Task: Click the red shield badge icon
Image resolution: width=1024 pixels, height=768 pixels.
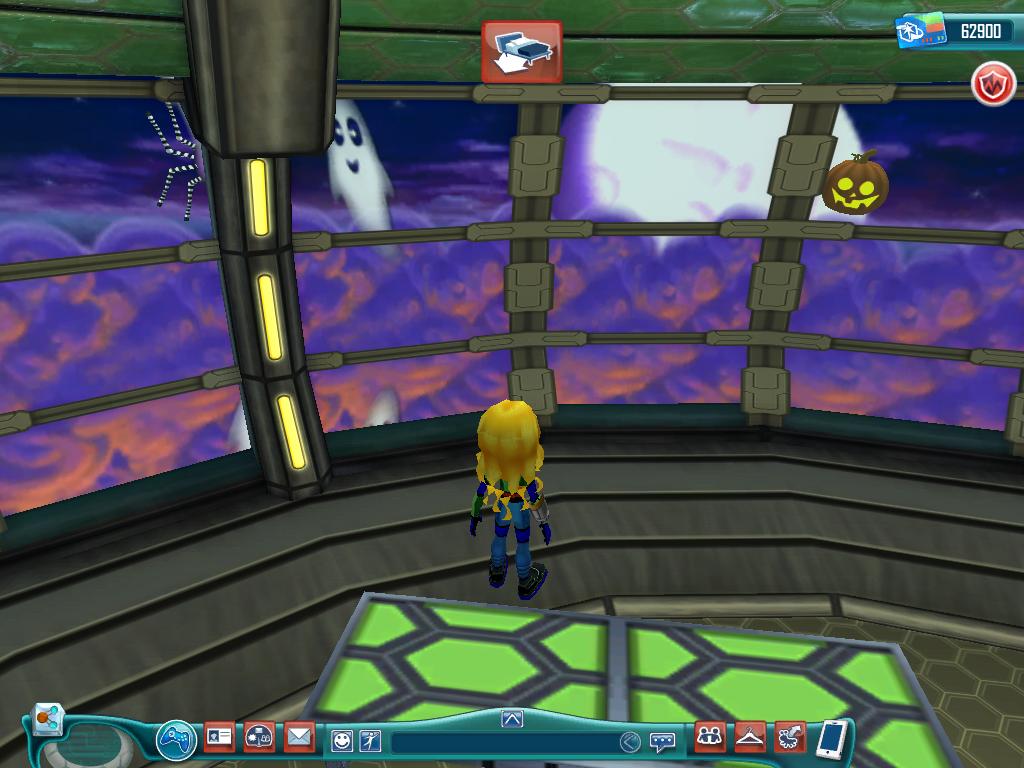Action: [992, 86]
